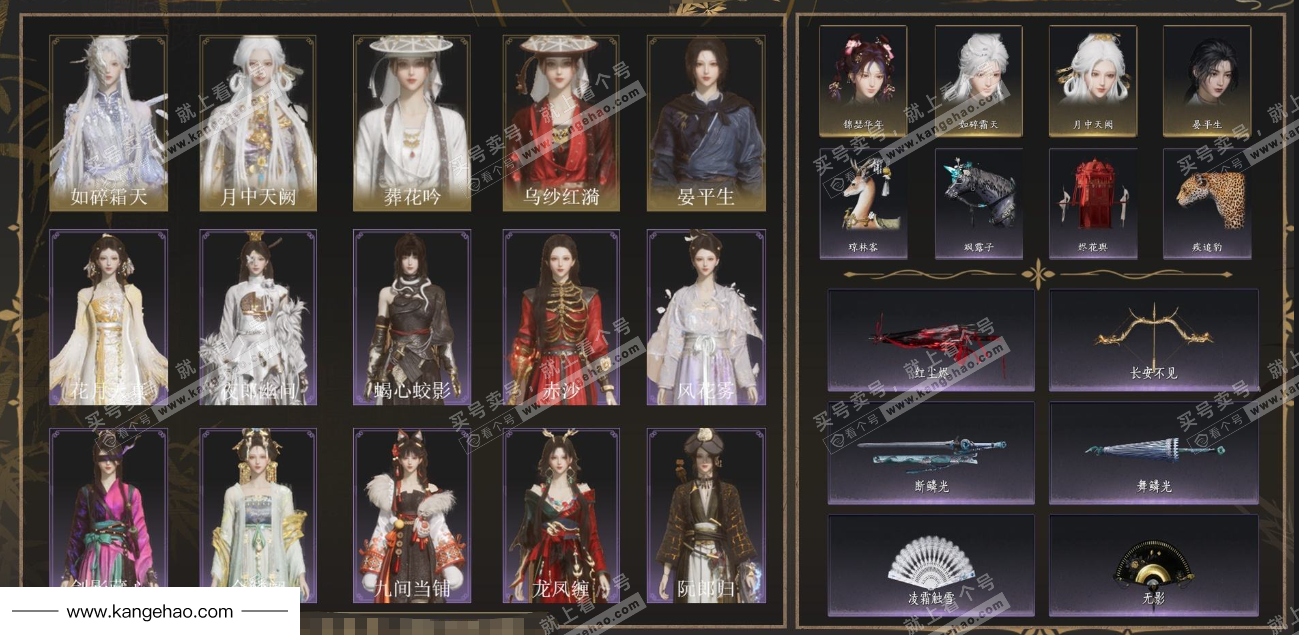
Task: Select the 锦瑟华年 hairstyle portrait
Action: pyautogui.click(x=863, y=80)
